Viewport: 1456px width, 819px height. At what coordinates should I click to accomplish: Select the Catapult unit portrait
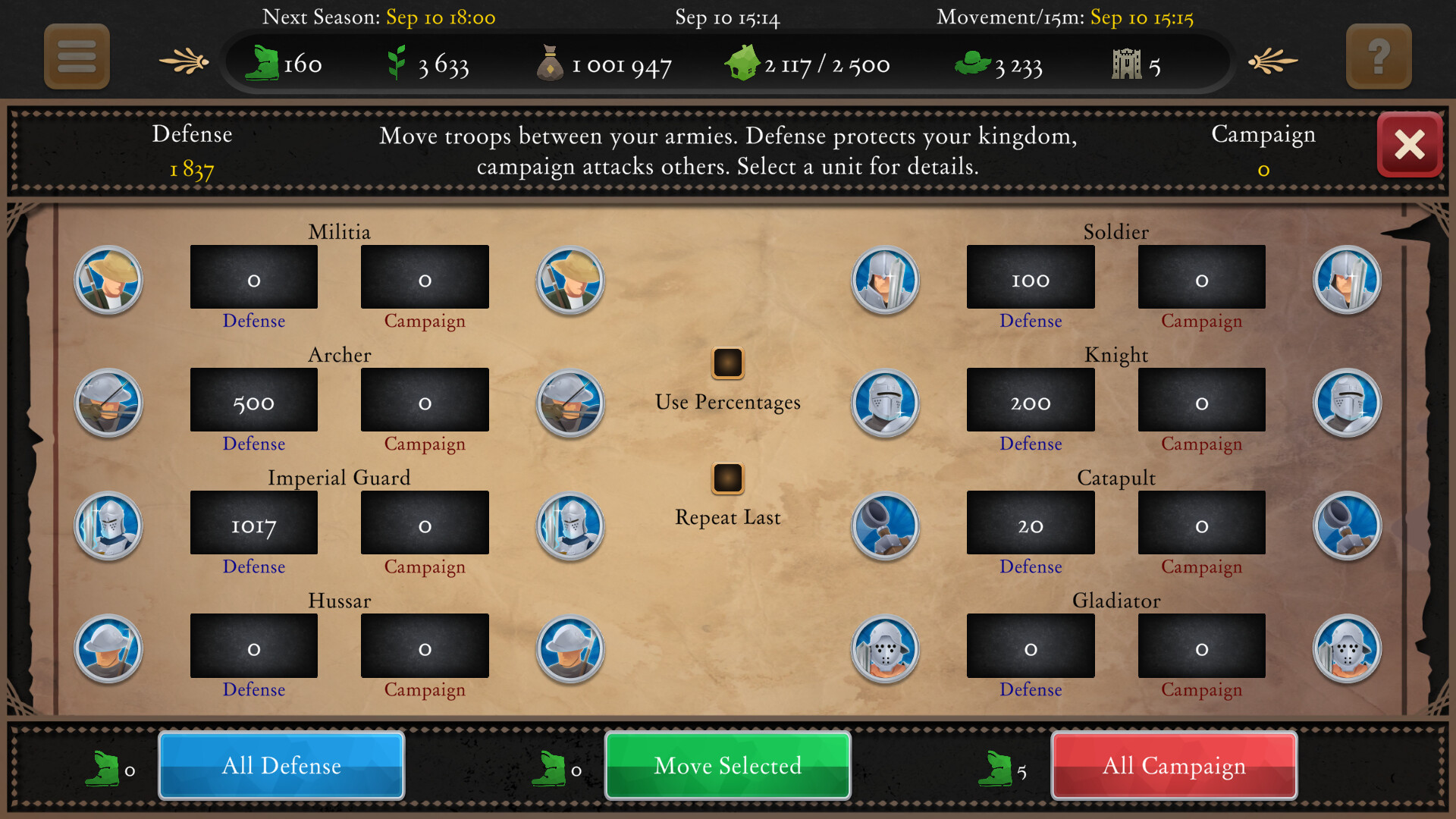(884, 526)
